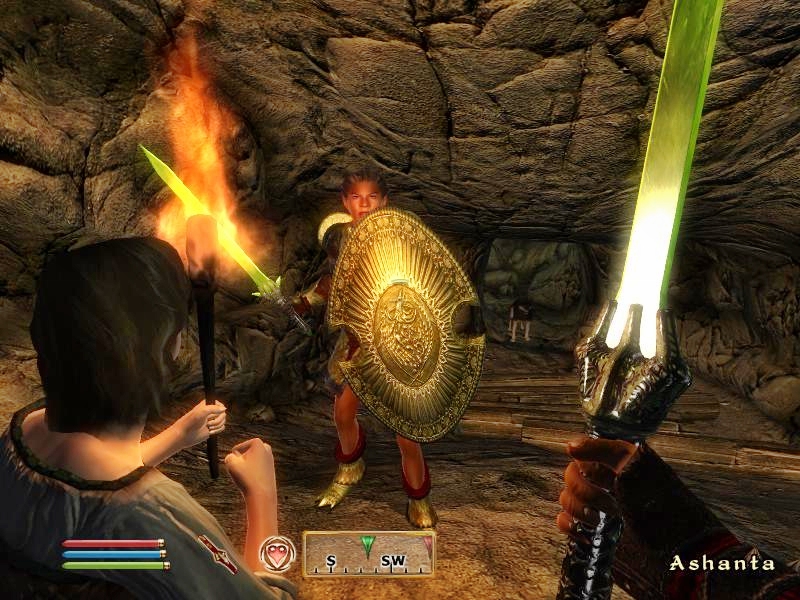Click the equipped sword weapon icon
The image size is (800, 600).
217,553
